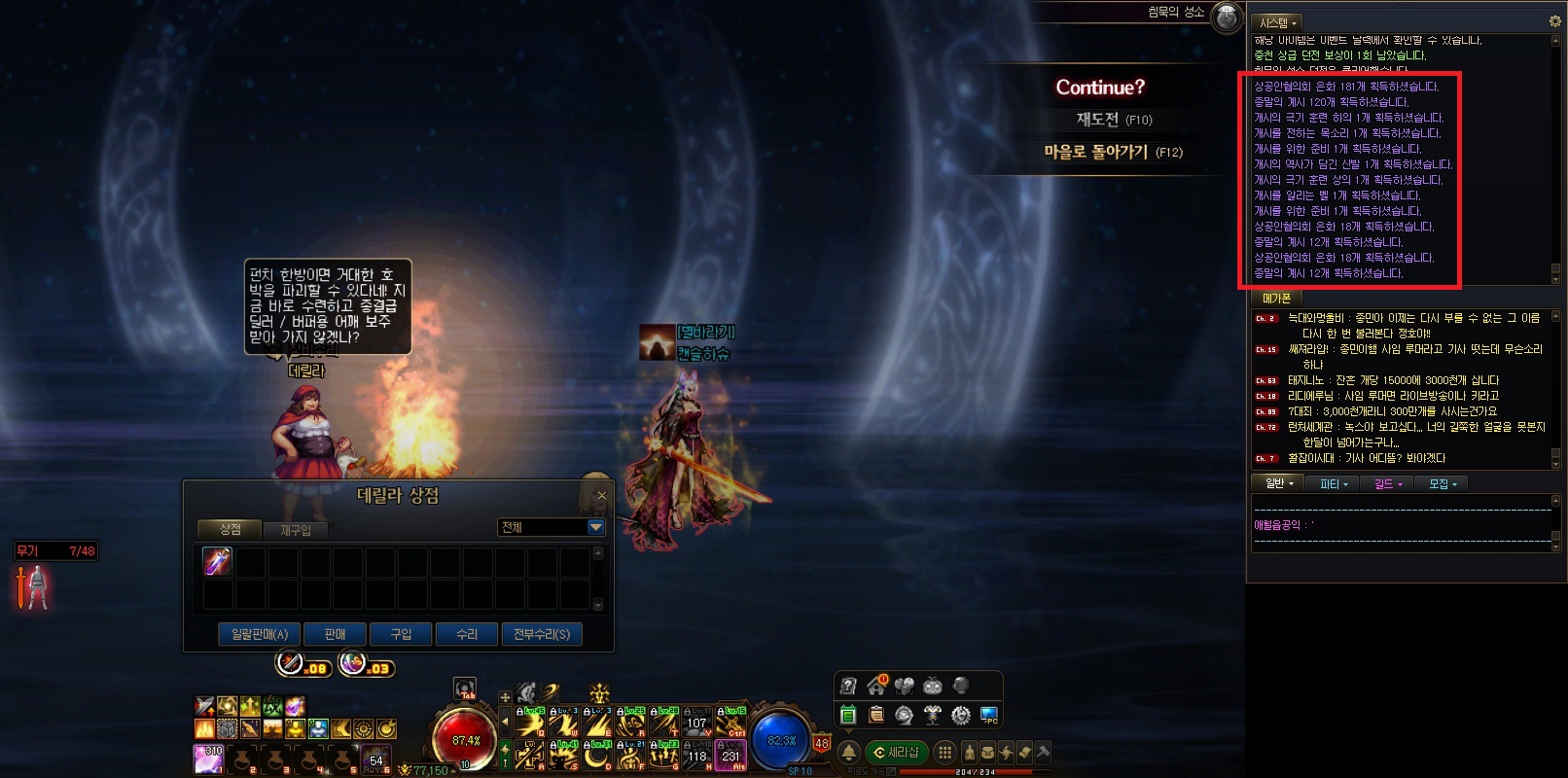This screenshot has height=778, width=1568.
Task: Close the 데릴라 상점 shop window
Action: point(601,496)
